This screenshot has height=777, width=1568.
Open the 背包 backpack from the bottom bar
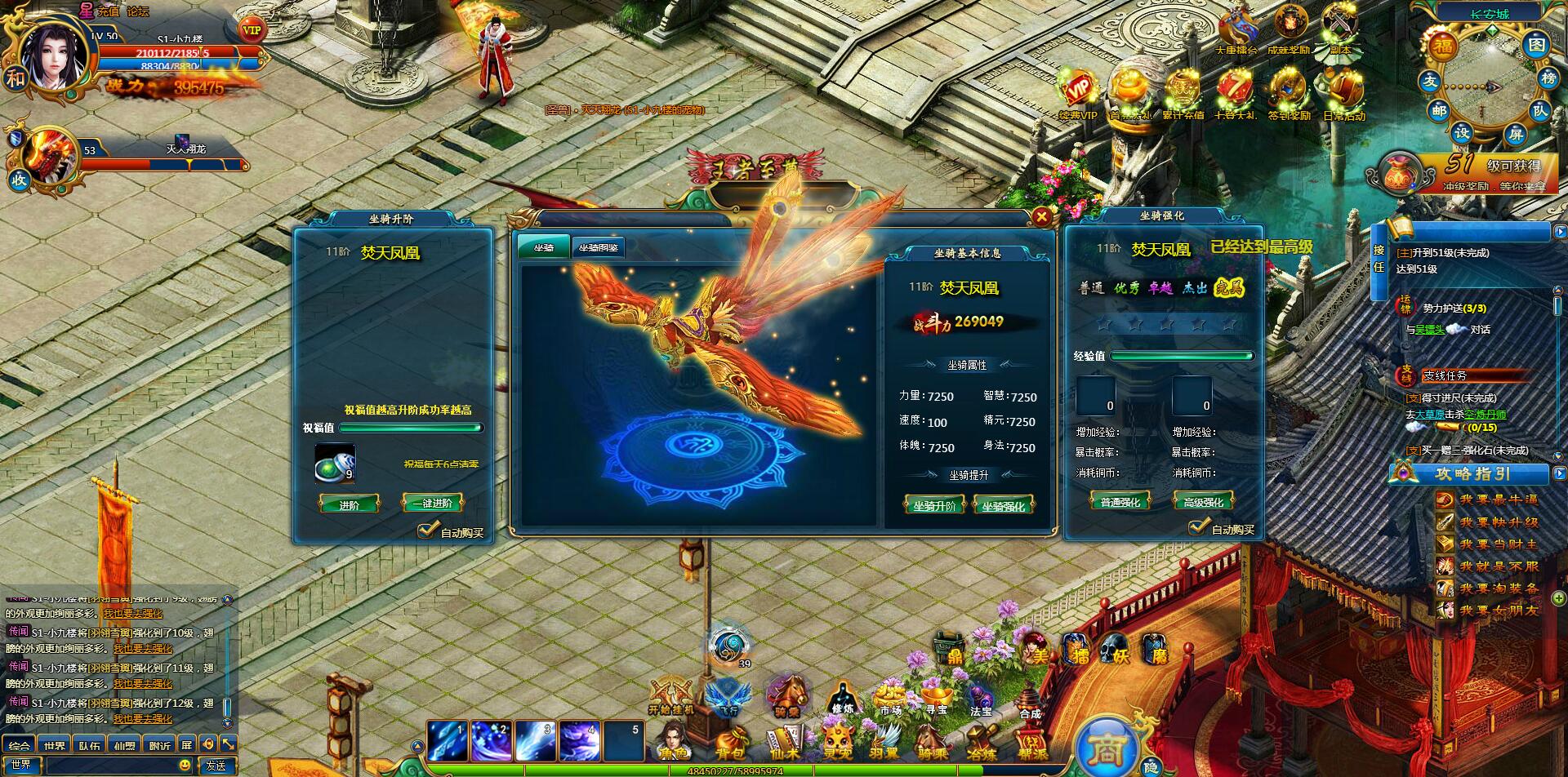click(x=729, y=744)
